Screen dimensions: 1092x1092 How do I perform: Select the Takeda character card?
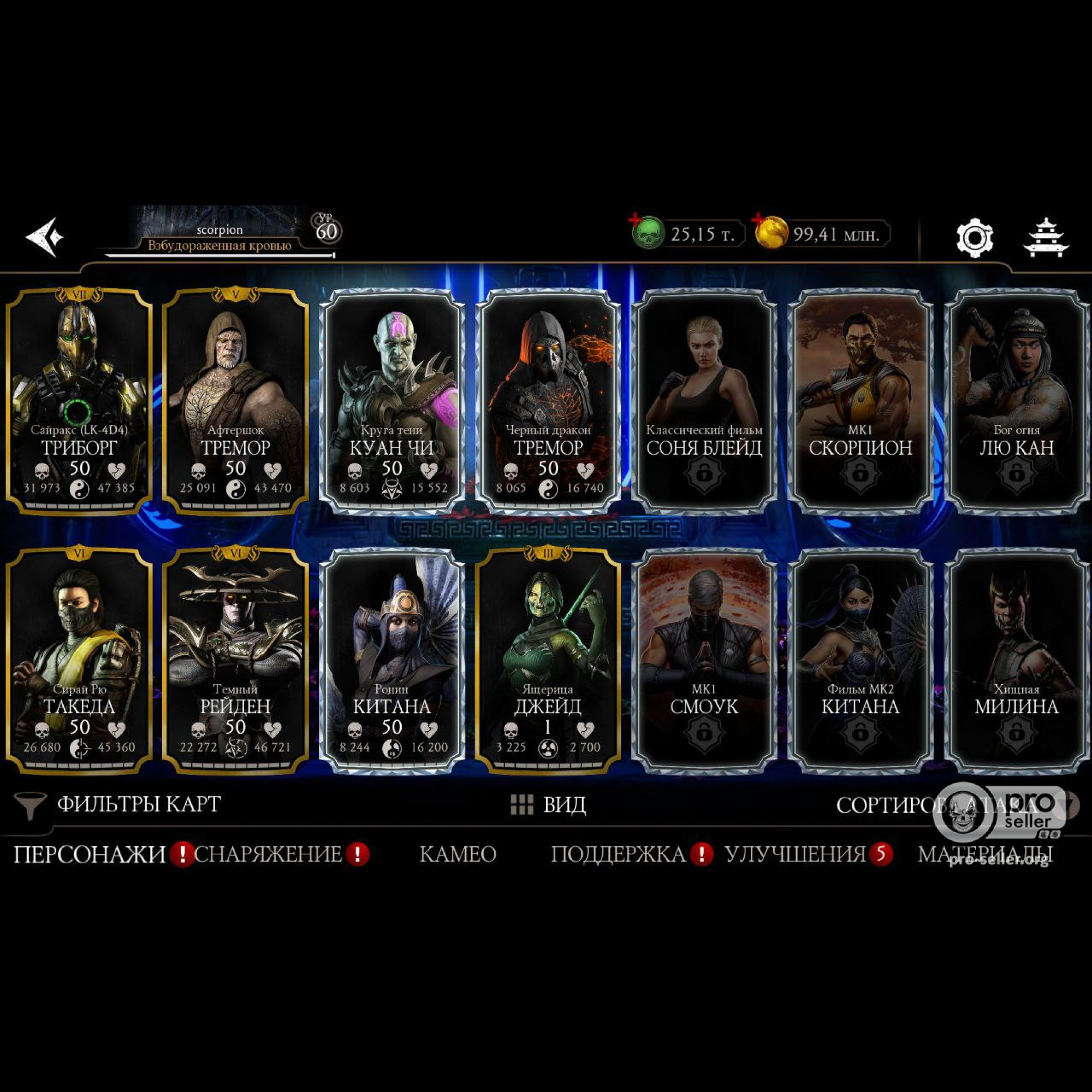pos(79,660)
